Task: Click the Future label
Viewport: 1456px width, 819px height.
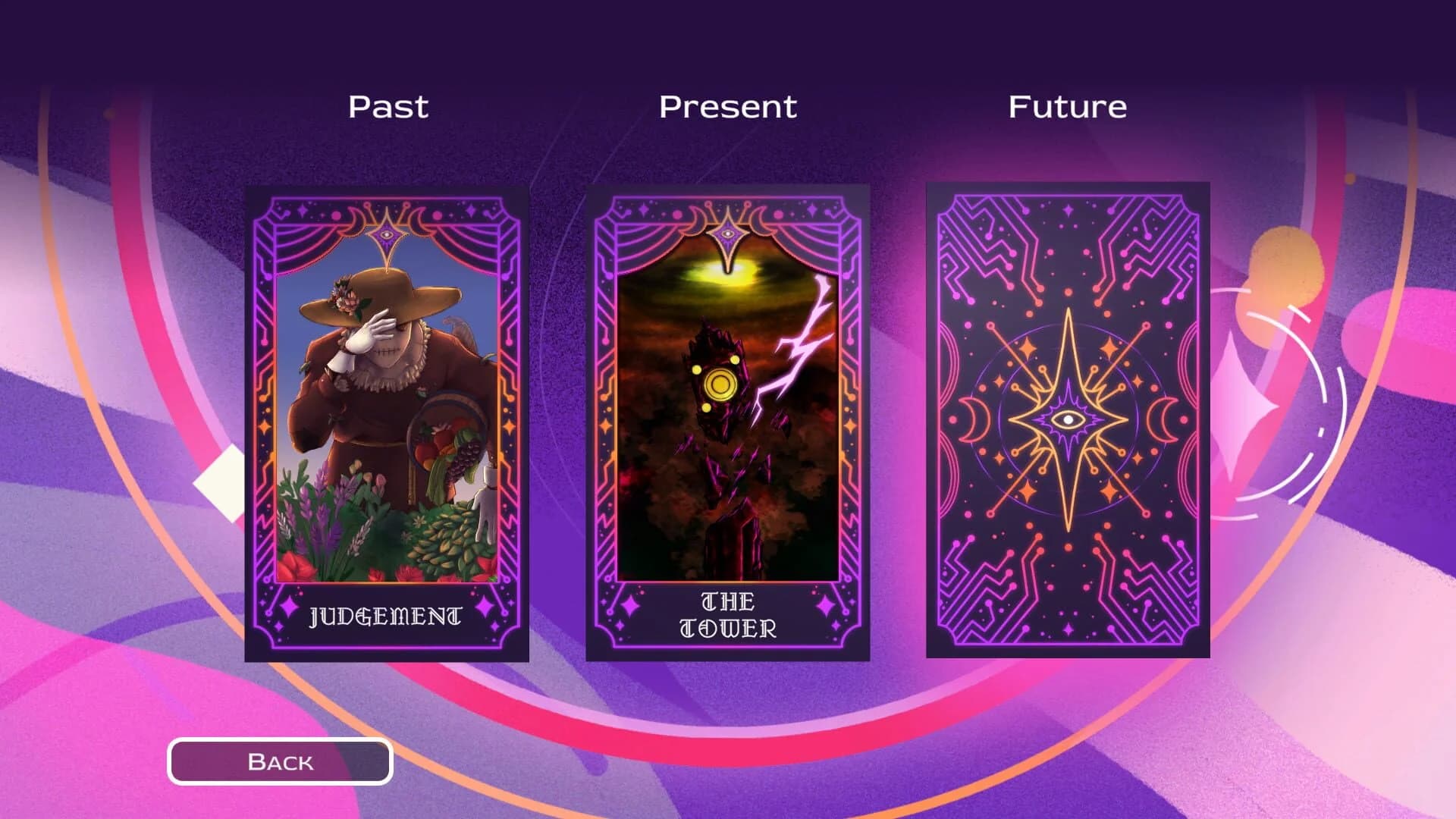Action: click(x=1066, y=105)
